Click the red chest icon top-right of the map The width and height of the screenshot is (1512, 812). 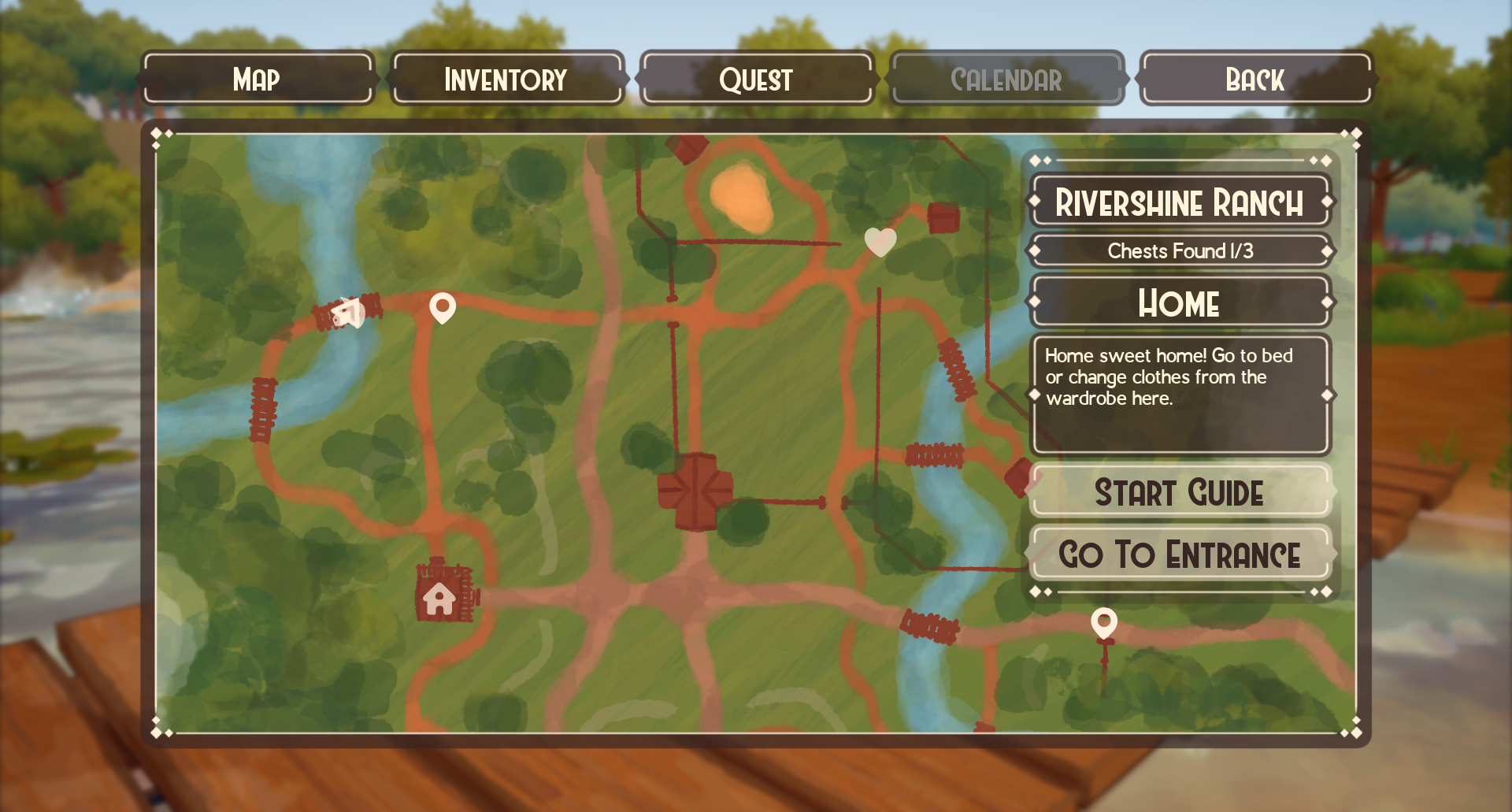(x=942, y=218)
